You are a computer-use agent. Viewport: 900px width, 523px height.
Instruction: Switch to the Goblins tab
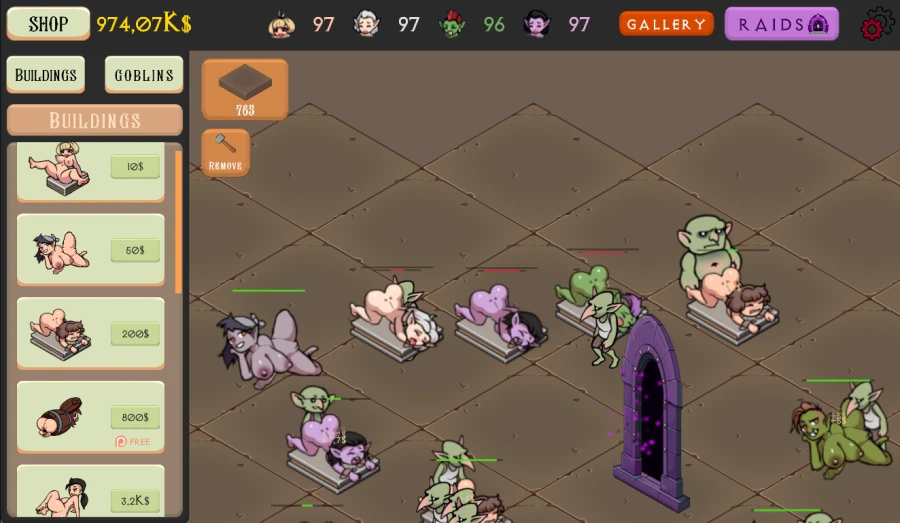[144, 75]
